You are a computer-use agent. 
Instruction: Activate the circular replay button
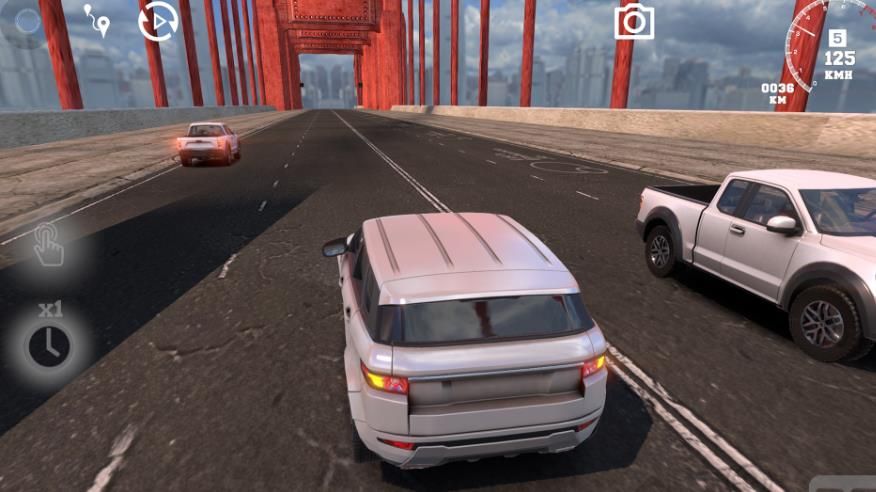click(x=157, y=21)
